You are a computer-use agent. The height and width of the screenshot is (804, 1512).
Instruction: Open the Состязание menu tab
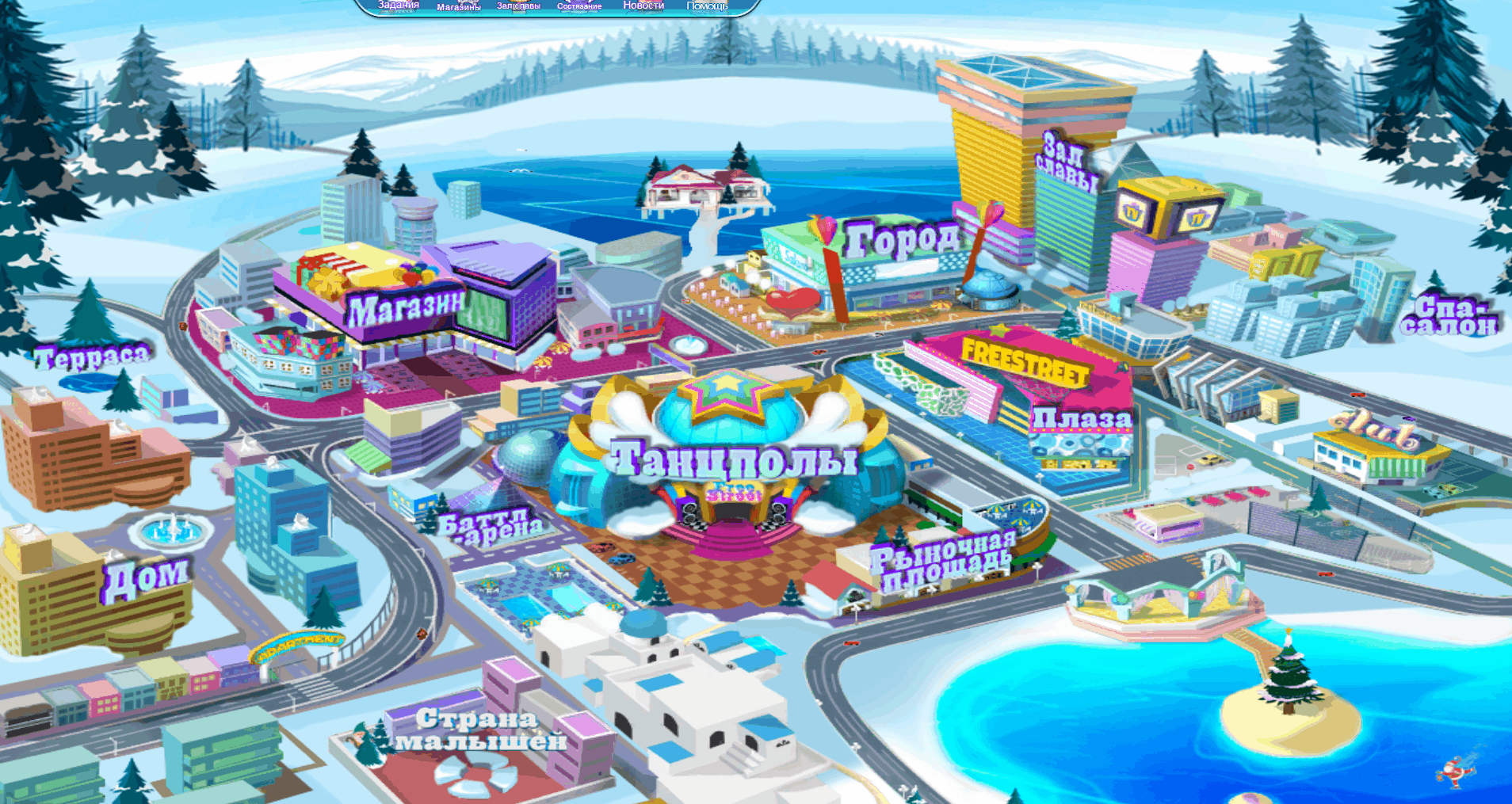pyautogui.click(x=579, y=6)
